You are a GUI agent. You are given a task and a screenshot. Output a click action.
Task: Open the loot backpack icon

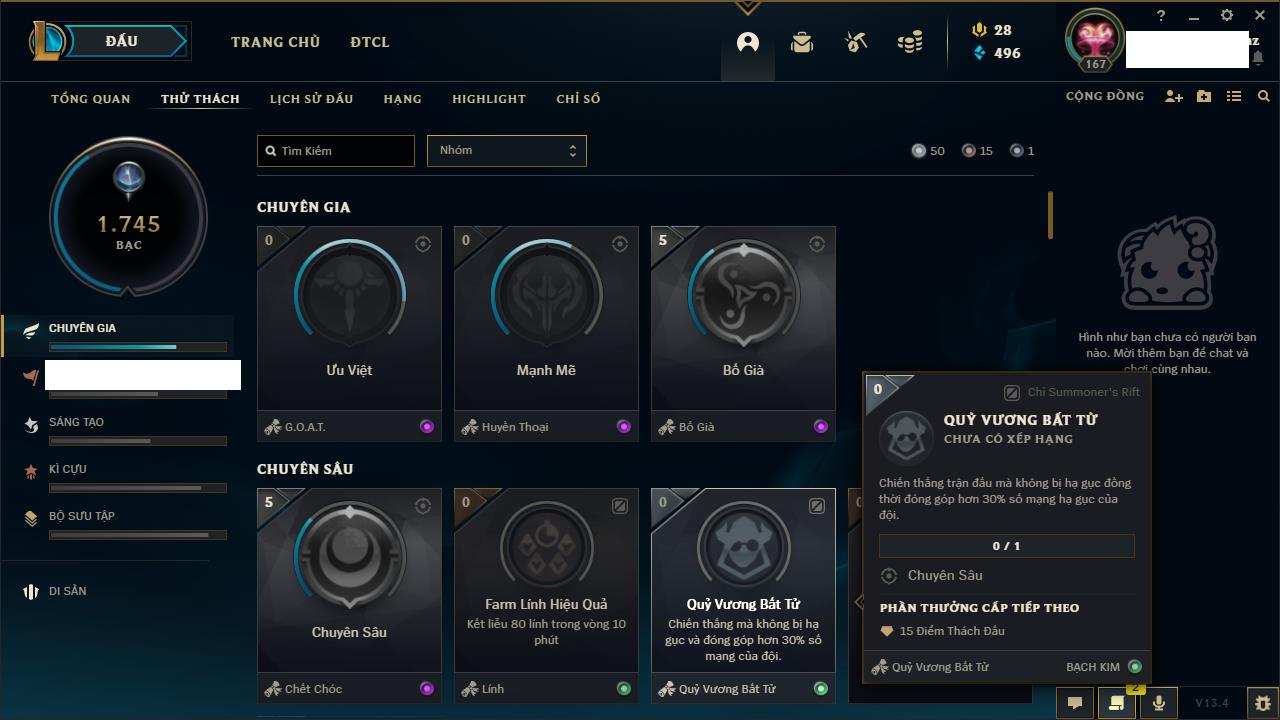click(x=802, y=43)
